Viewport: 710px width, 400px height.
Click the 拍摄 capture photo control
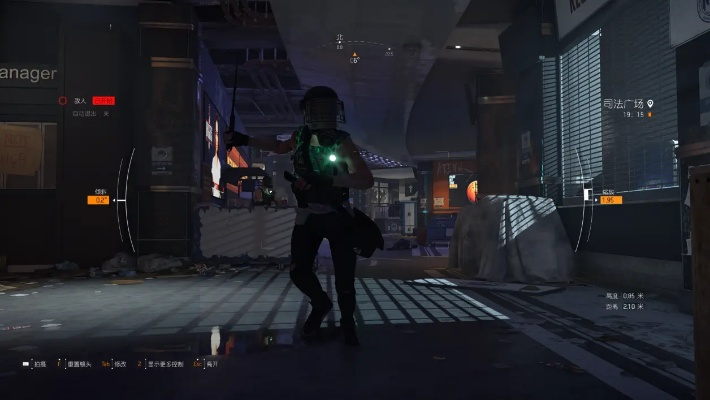click(37, 365)
